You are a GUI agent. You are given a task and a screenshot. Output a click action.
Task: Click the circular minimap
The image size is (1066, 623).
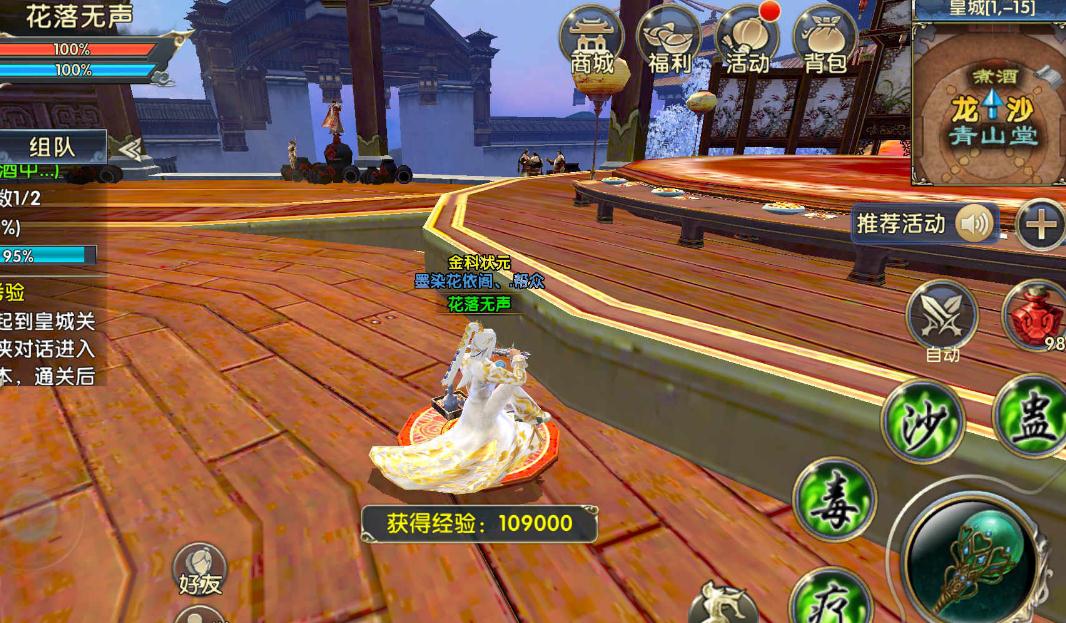click(989, 107)
